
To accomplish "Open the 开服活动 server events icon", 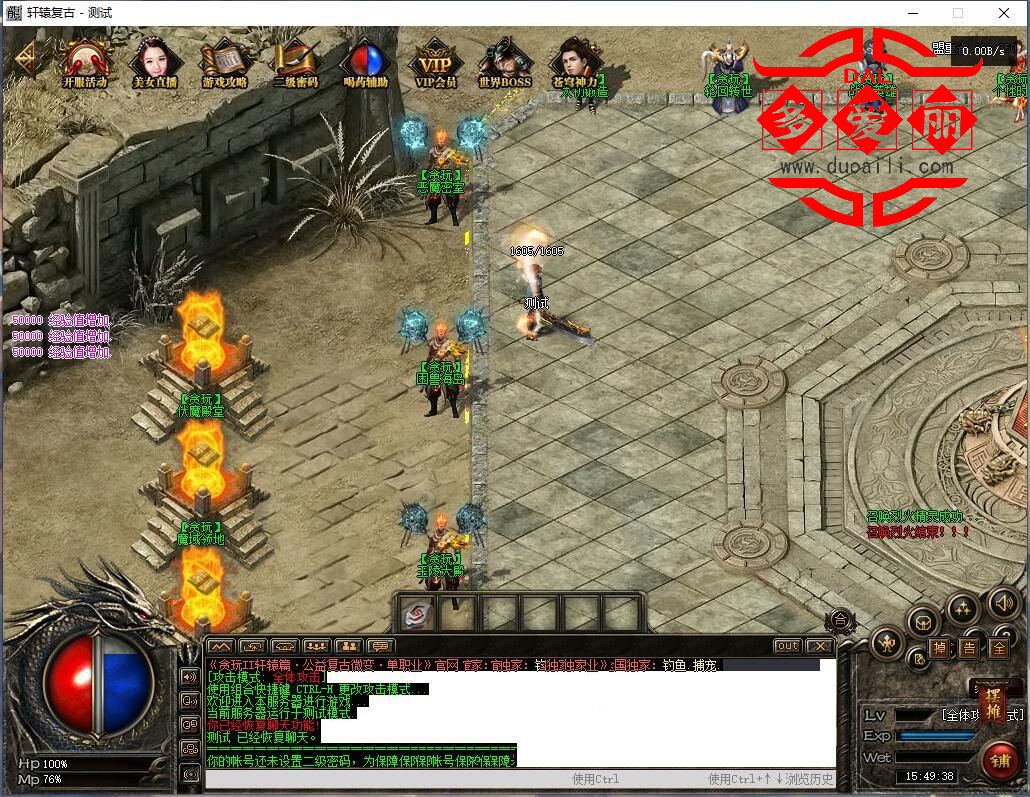I will pos(84,62).
